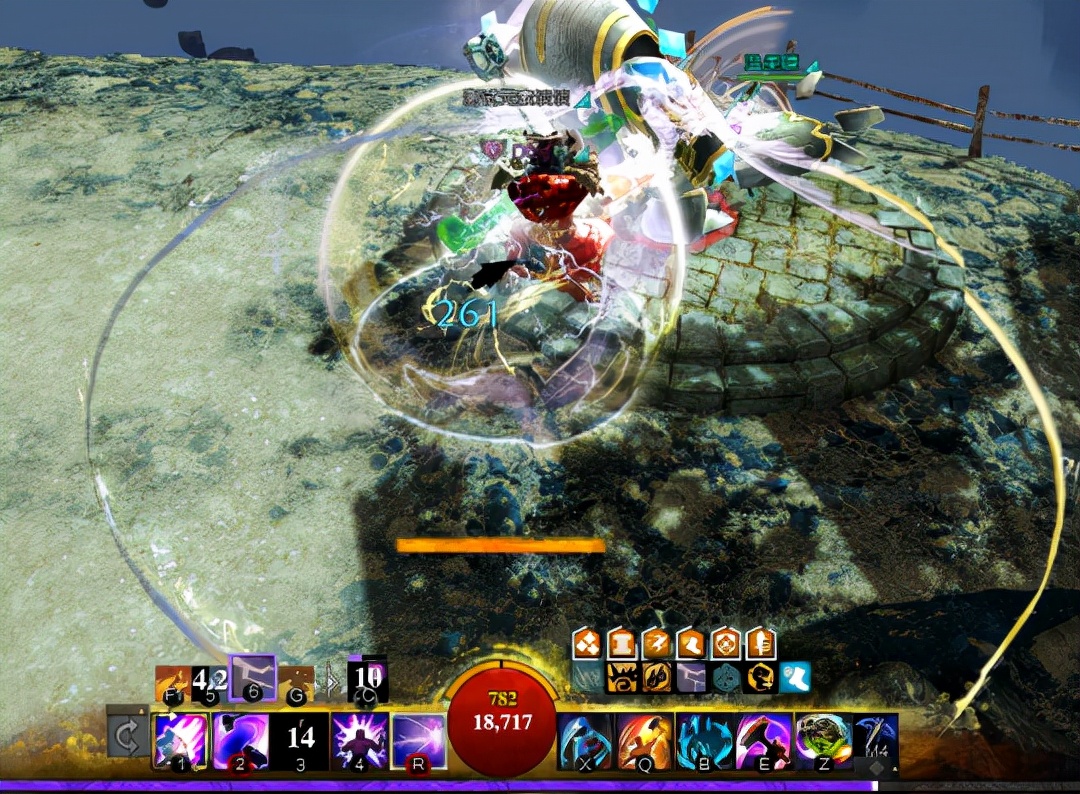The height and width of the screenshot is (794, 1080).
Task: Use the purple hammer utility skill E
Action: pyautogui.click(x=765, y=741)
